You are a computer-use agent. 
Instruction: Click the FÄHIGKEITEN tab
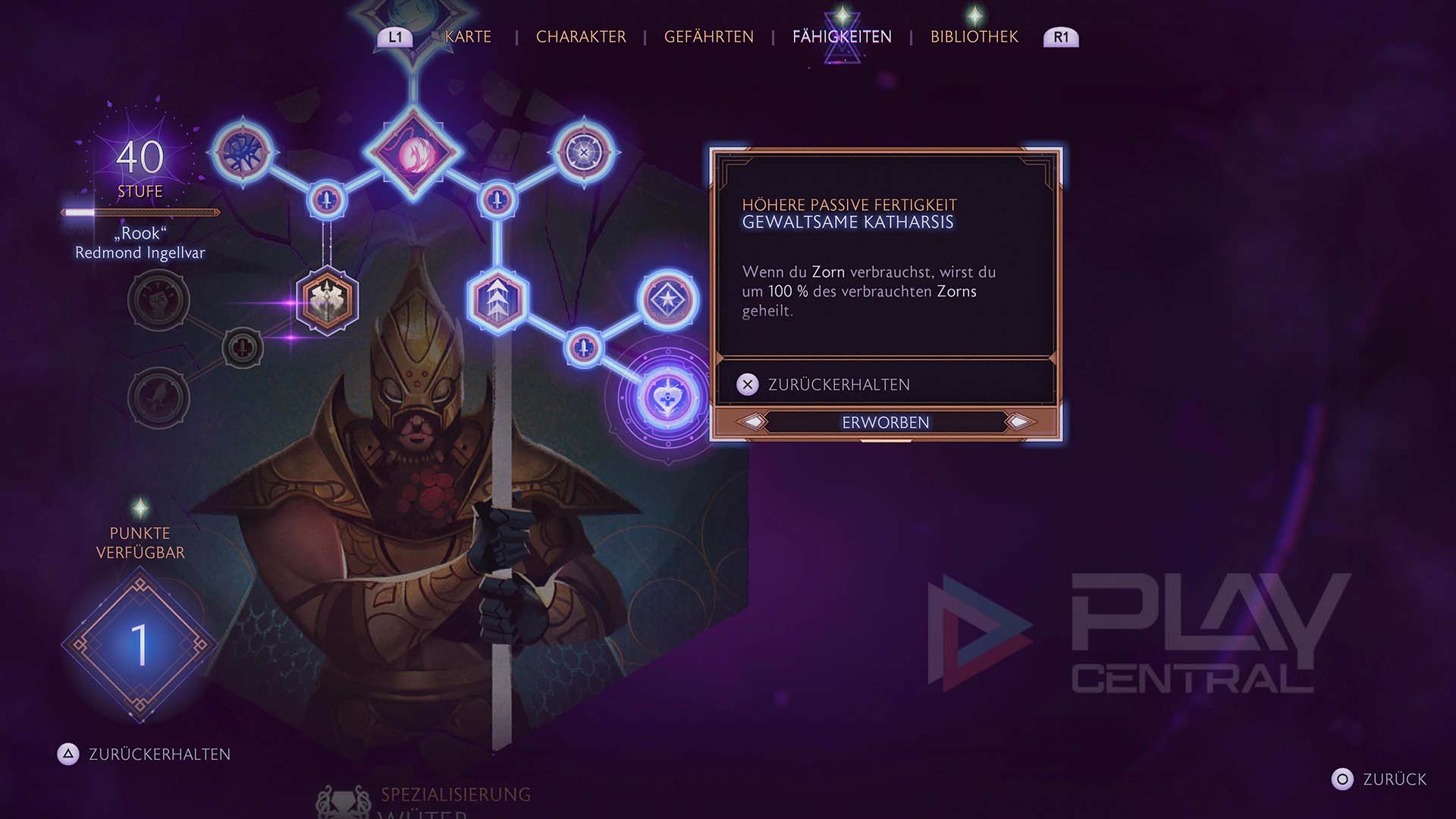click(842, 36)
